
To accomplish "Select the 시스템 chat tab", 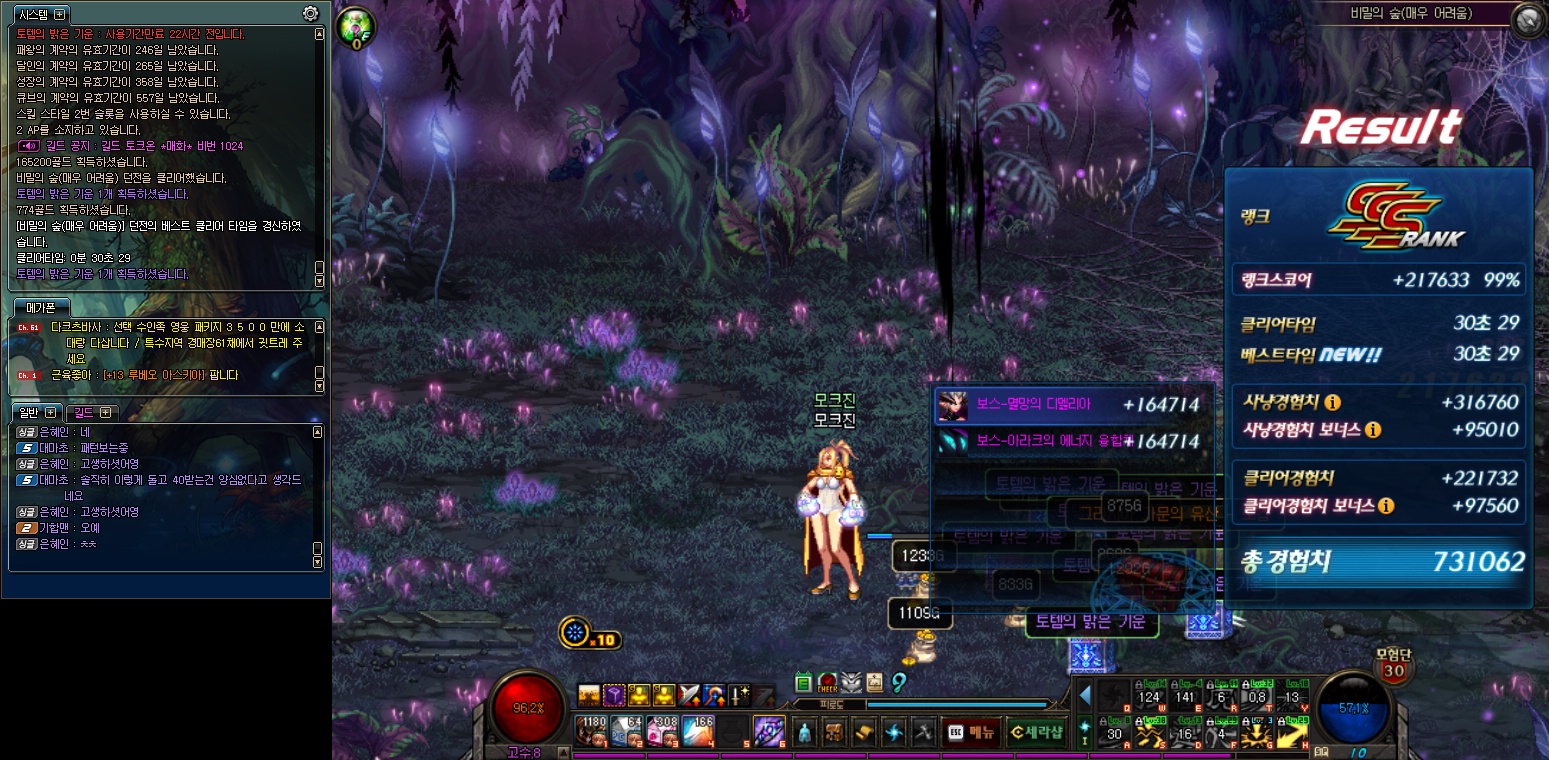I will click(35, 14).
